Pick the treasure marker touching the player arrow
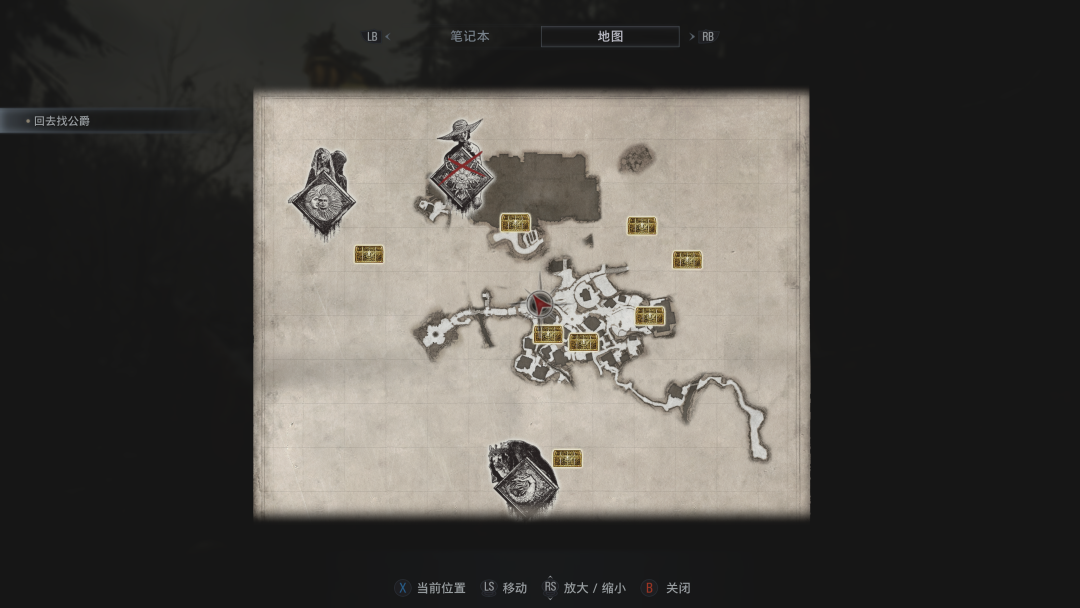This screenshot has height=608, width=1080. click(546, 334)
